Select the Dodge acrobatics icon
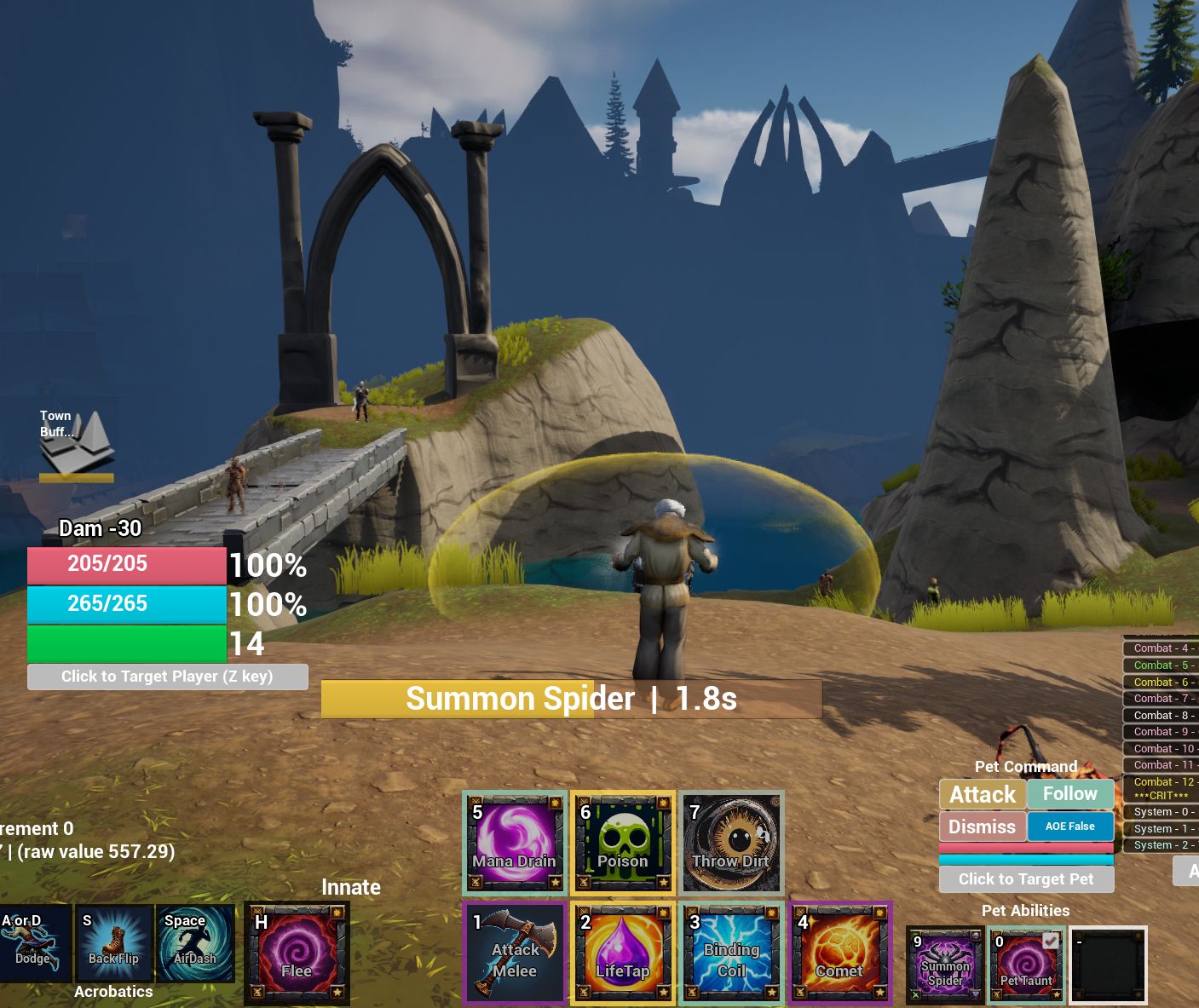1199x1008 pixels. click(x=32, y=943)
